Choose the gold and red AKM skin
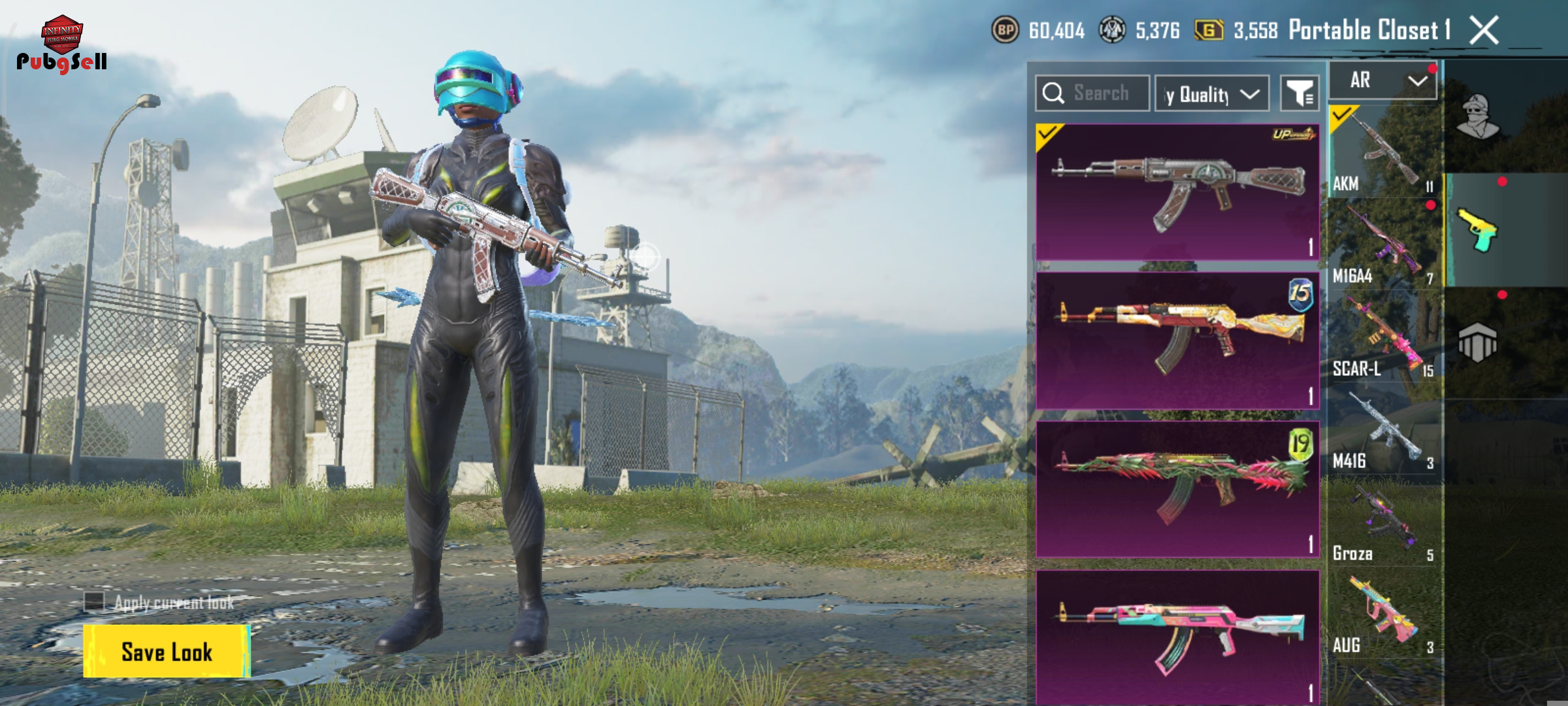This screenshot has height=706, width=1568. pos(1177,340)
